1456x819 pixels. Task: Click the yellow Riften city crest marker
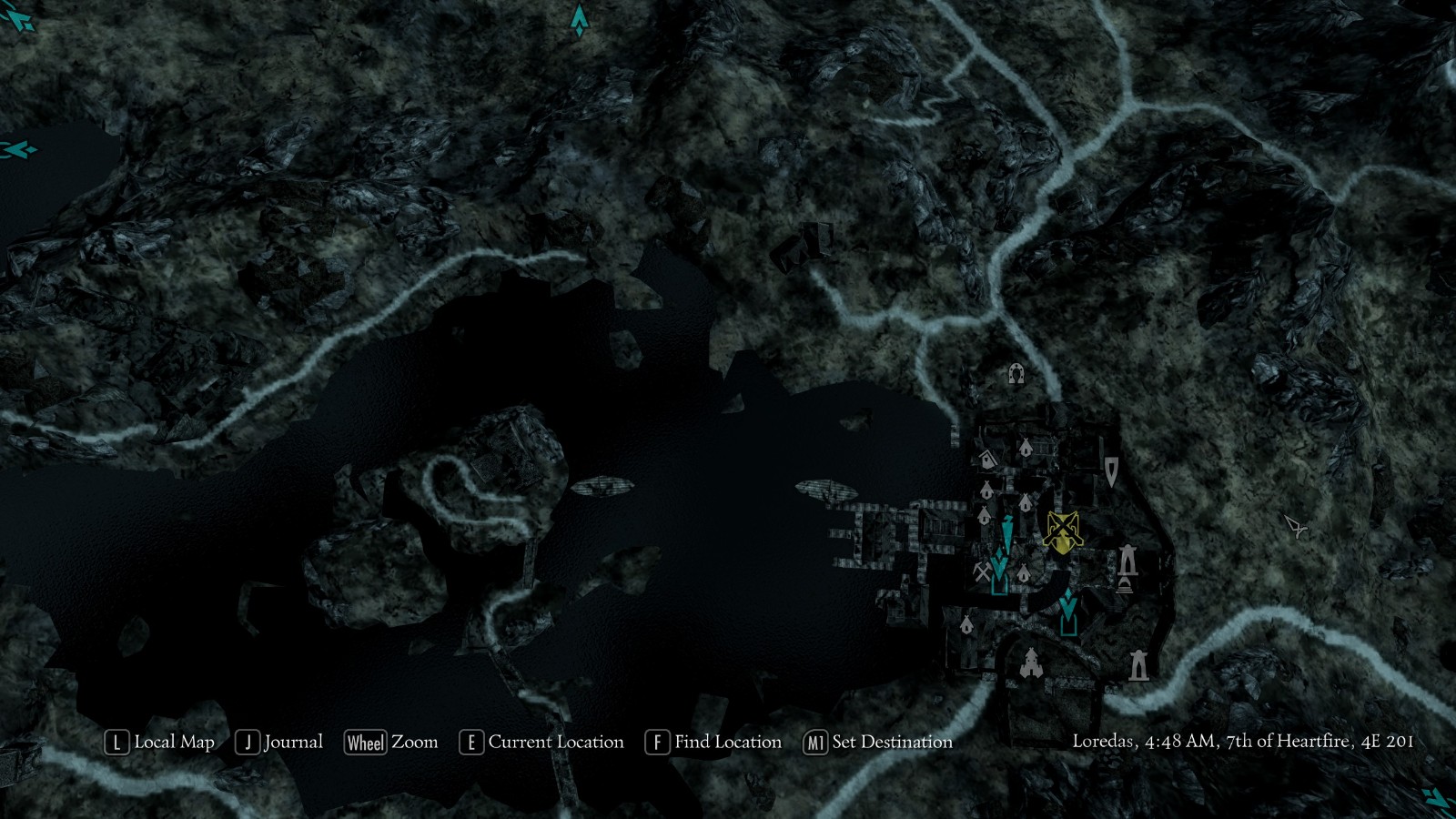pos(1064,529)
